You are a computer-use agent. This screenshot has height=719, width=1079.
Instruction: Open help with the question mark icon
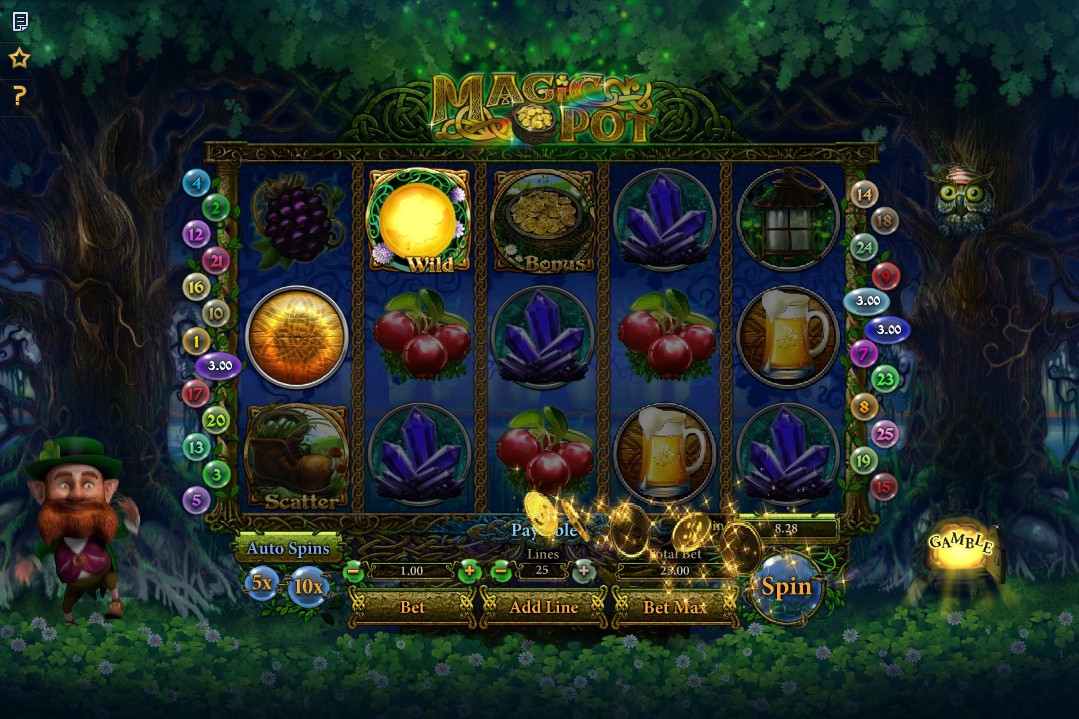[x=19, y=96]
